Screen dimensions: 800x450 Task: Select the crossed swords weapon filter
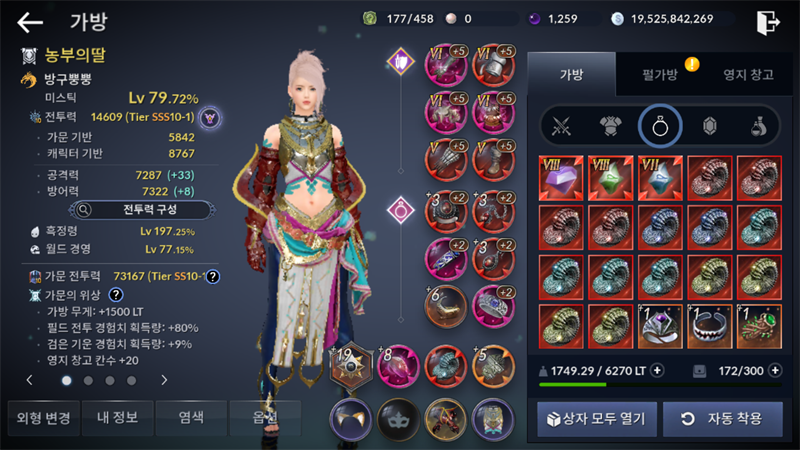click(562, 126)
